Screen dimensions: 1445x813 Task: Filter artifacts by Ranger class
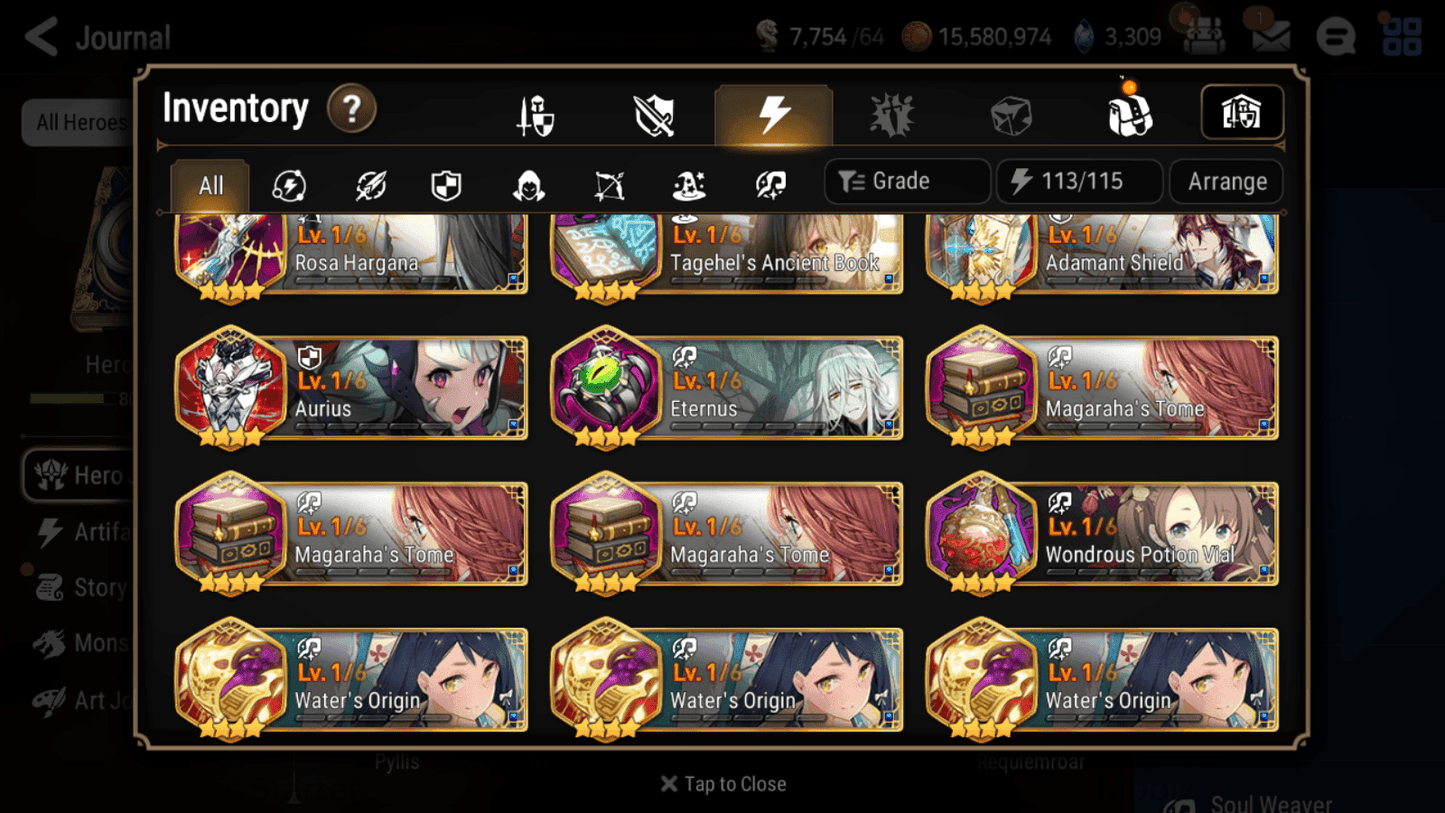click(608, 181)
